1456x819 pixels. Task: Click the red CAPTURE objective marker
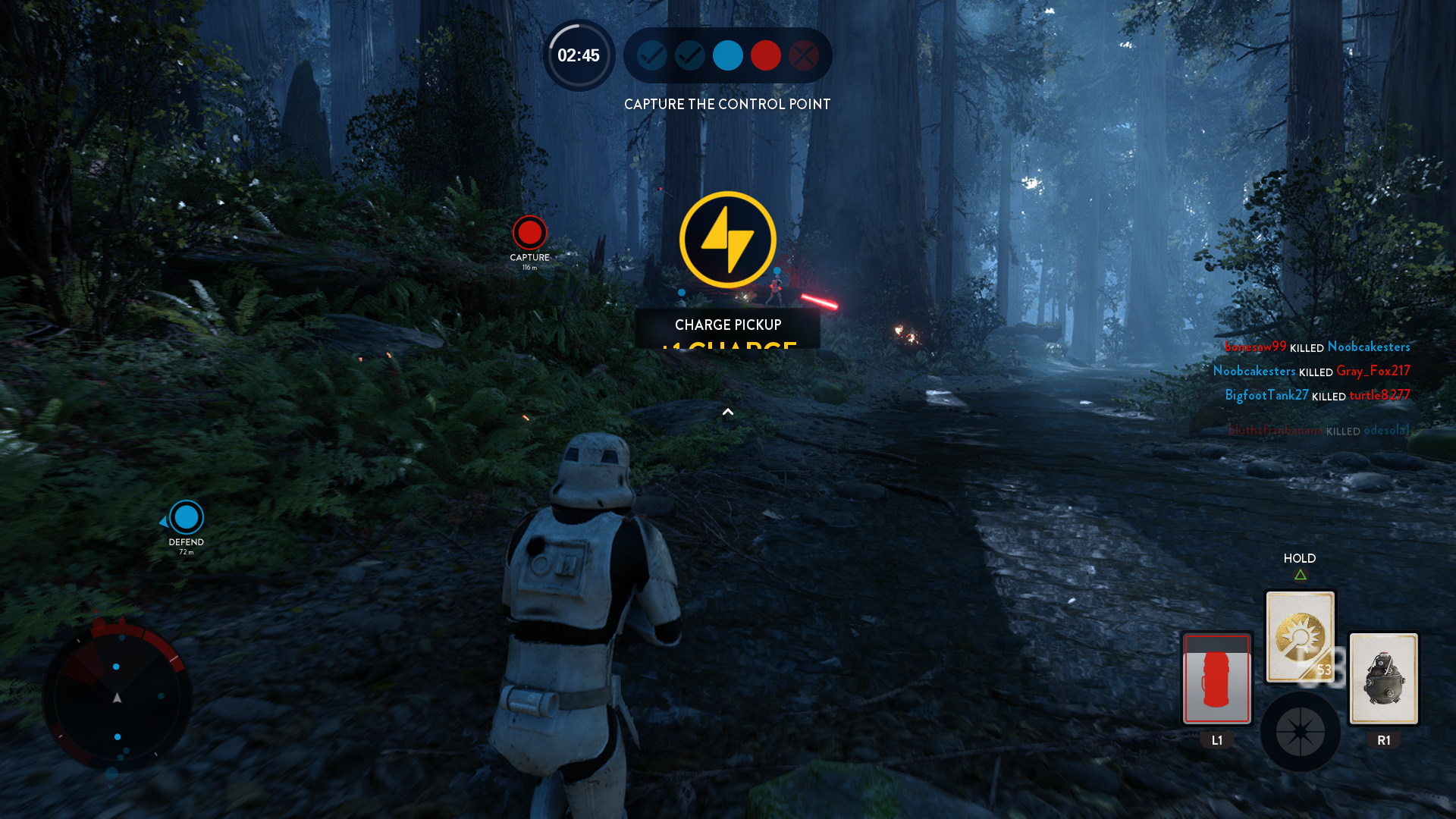pos(529,234)
